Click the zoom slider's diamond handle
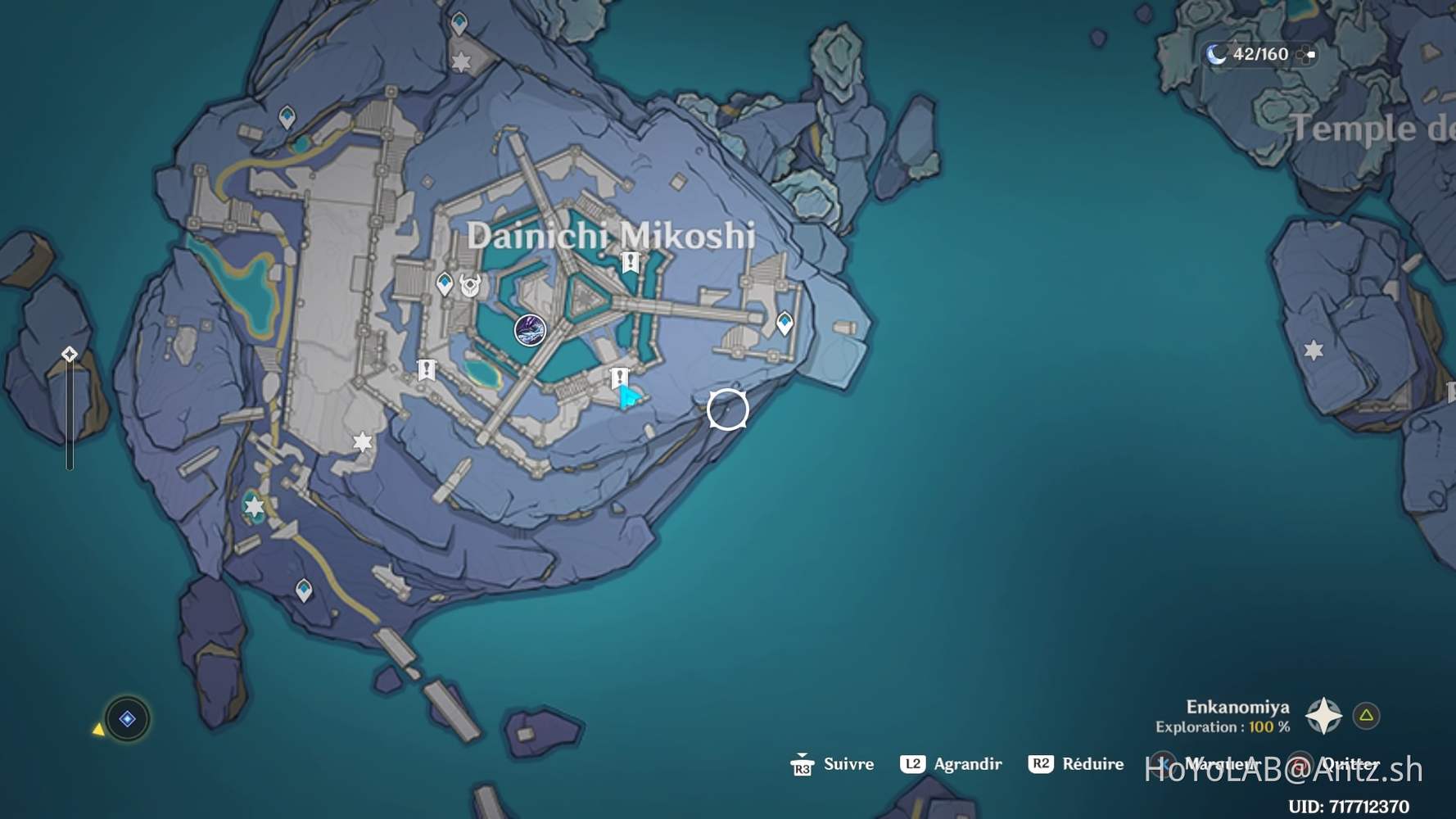The width and height of the screenshot is (1456, 819). coord(70,354)
